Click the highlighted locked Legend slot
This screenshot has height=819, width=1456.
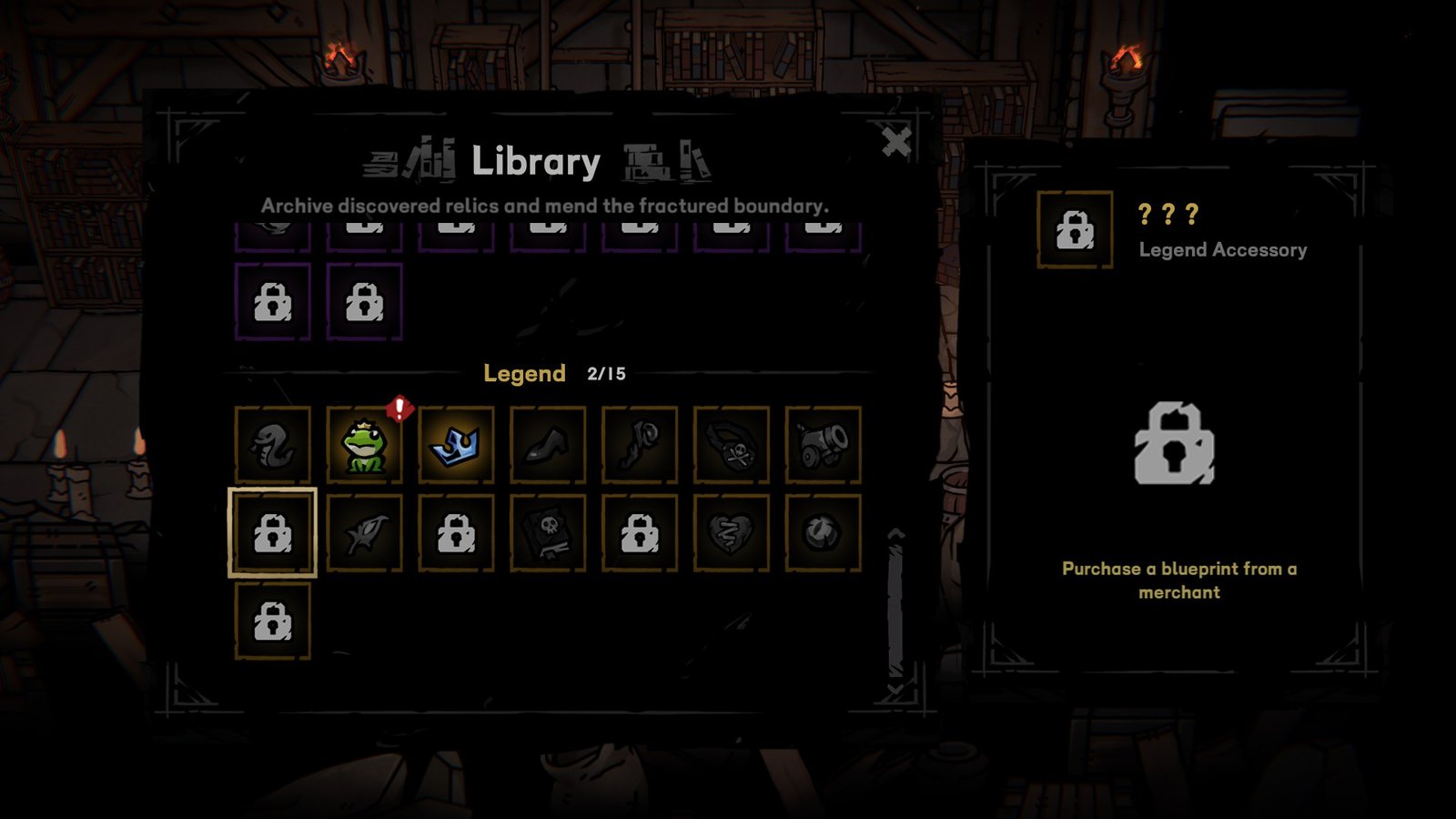tap(271, 537)
